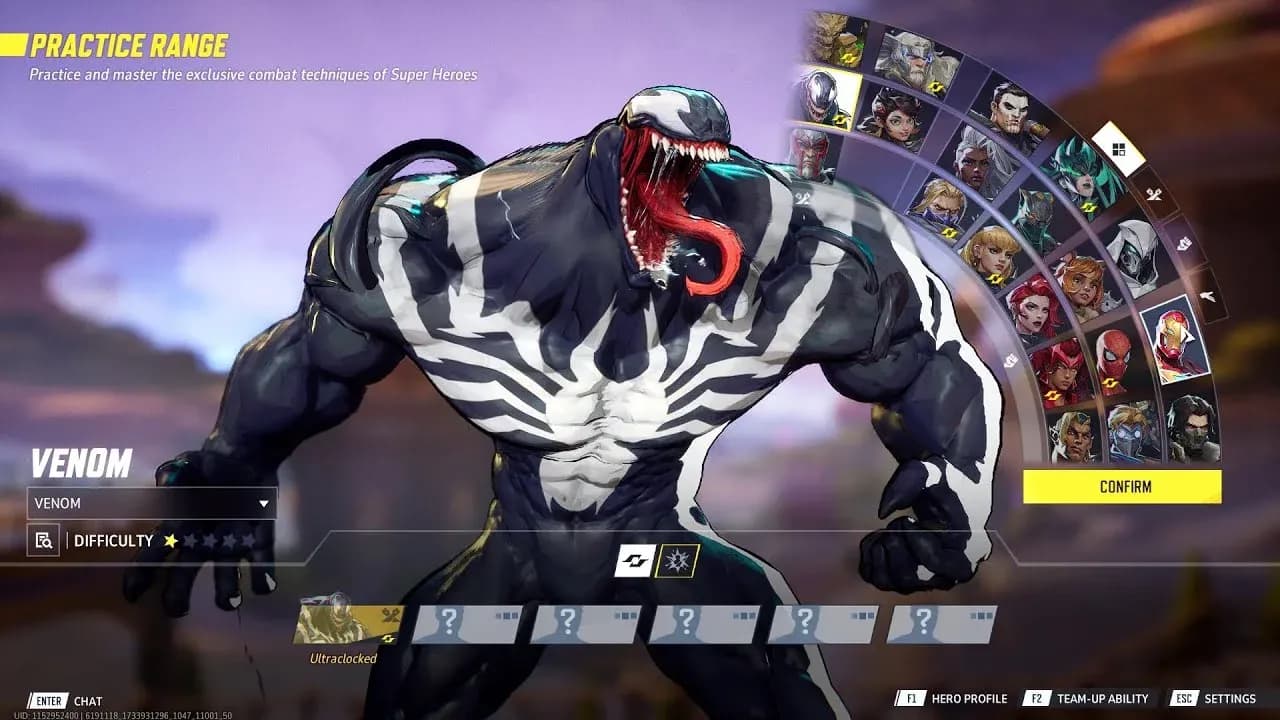The image size is (1280, 720).
Task: Toggle the yellow-highlighted starburst option
Action: point(678,561)
